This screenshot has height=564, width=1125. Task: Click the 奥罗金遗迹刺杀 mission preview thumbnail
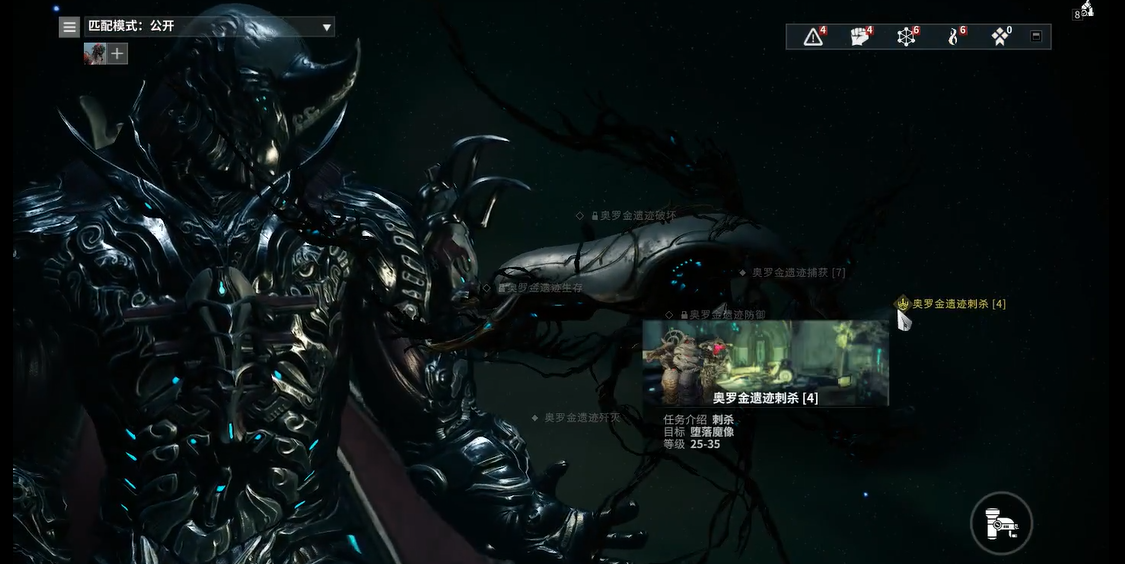tap(765, 355)
